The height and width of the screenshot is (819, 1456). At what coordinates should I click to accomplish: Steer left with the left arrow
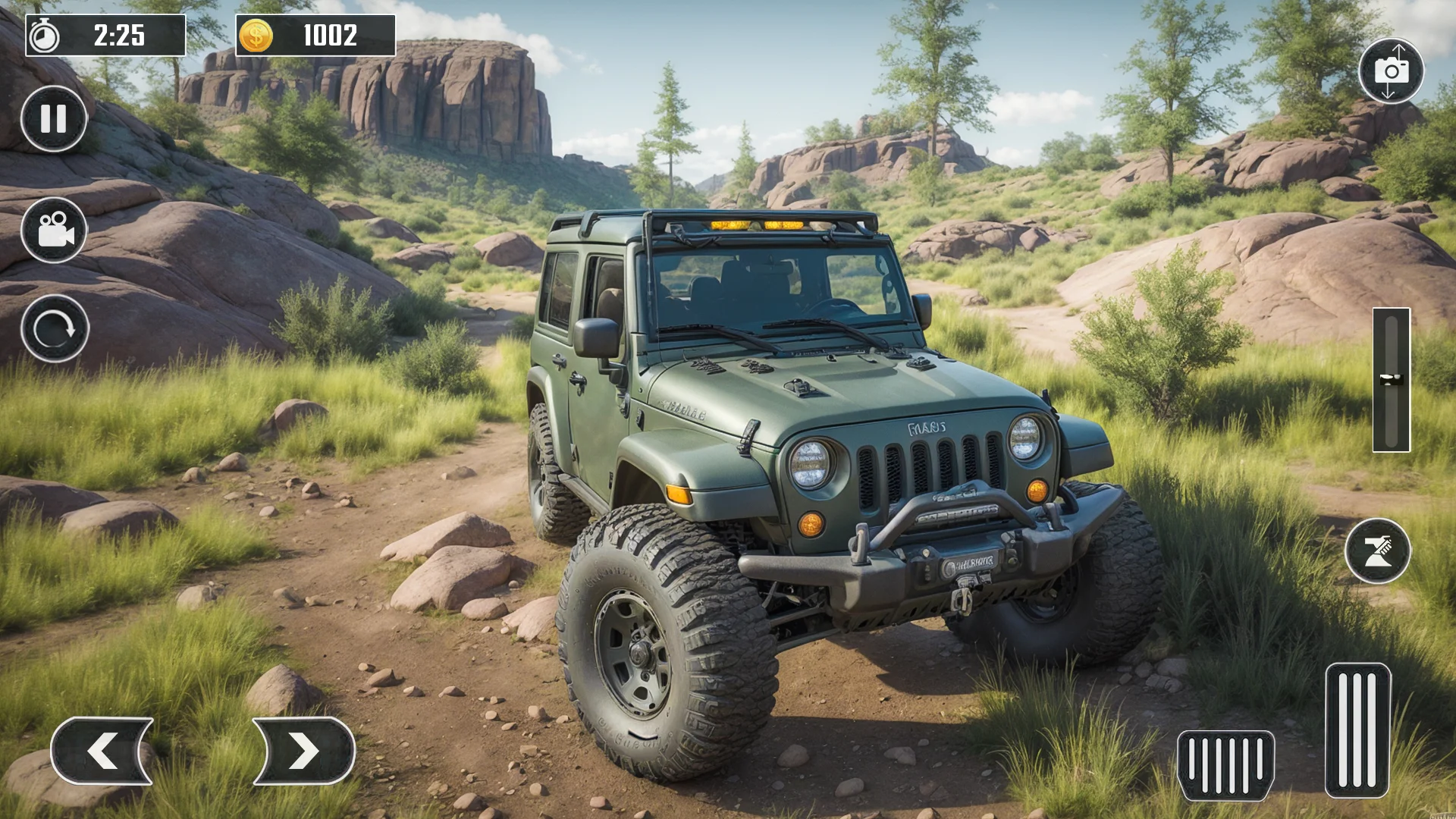[x=102, y=751]
